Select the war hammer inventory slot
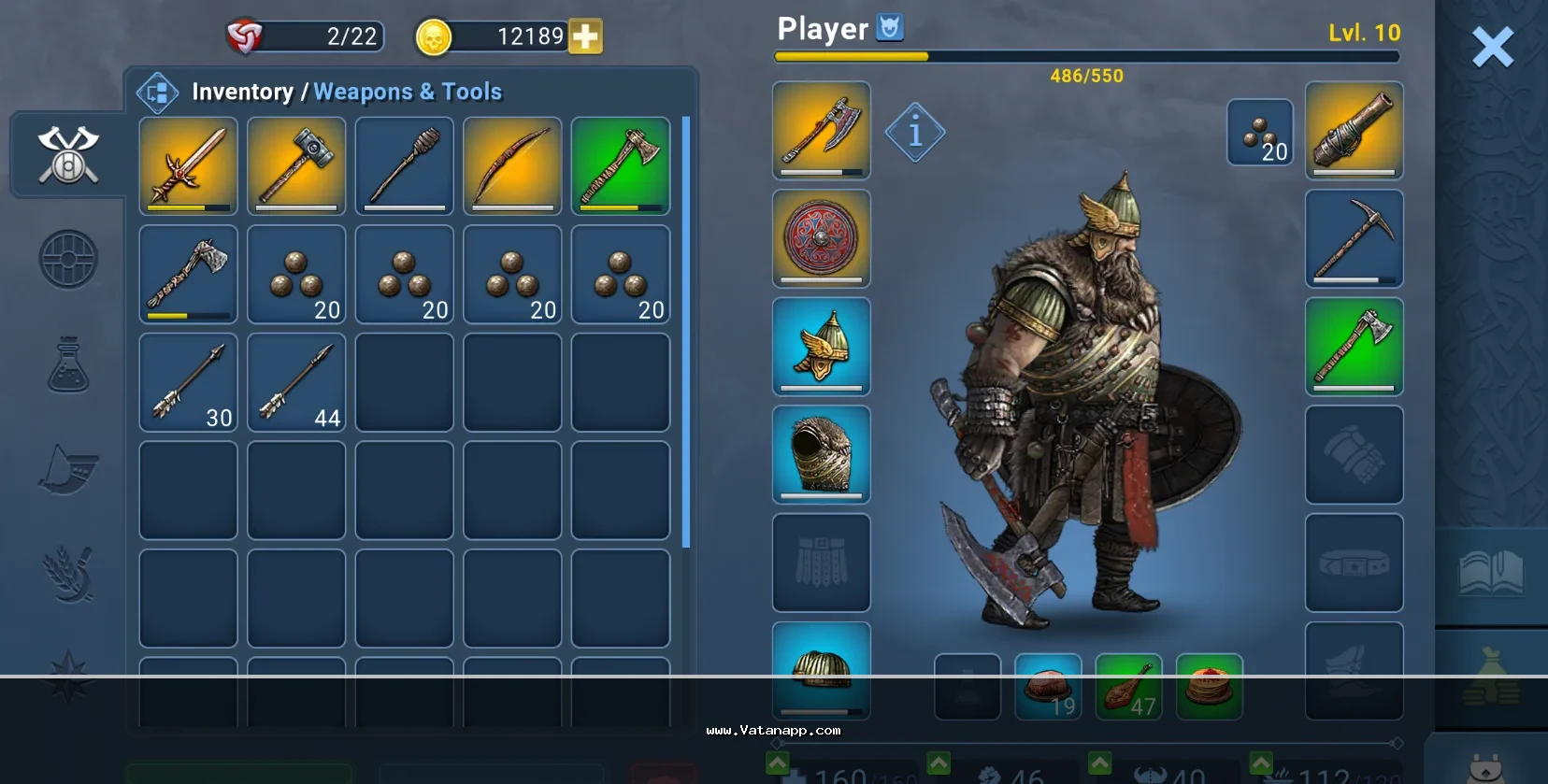This screenshot has height=784, width=1548. (x=296, y=165)
